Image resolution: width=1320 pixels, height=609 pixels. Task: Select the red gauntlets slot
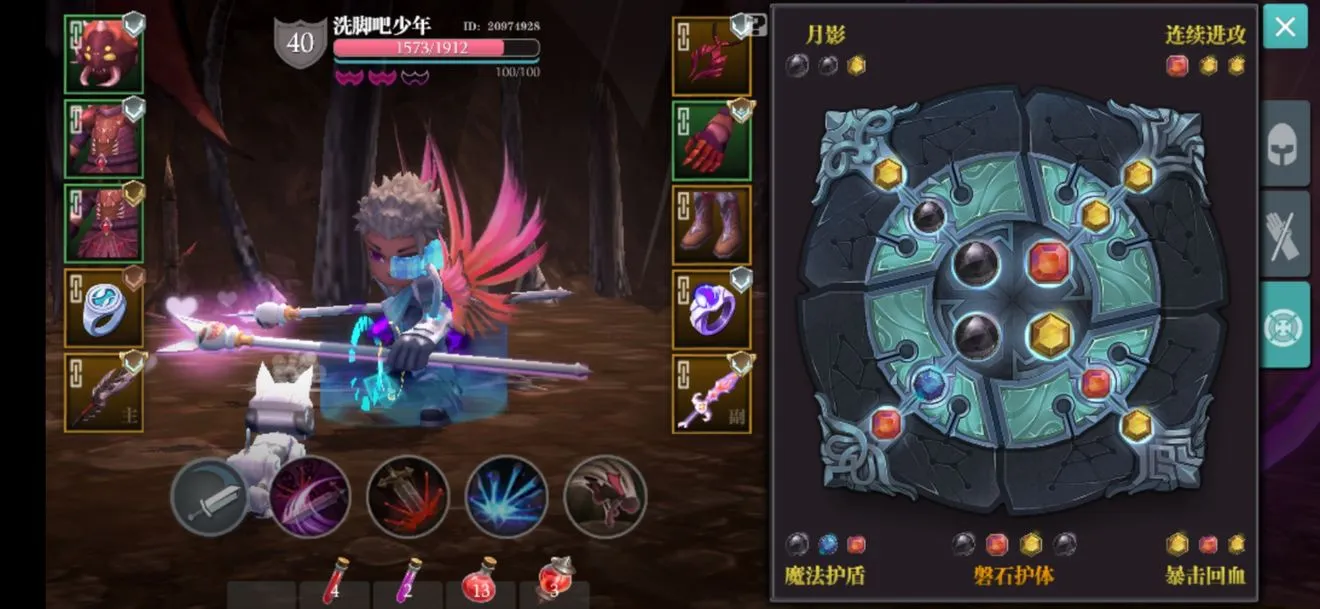[x=711, y=141]
